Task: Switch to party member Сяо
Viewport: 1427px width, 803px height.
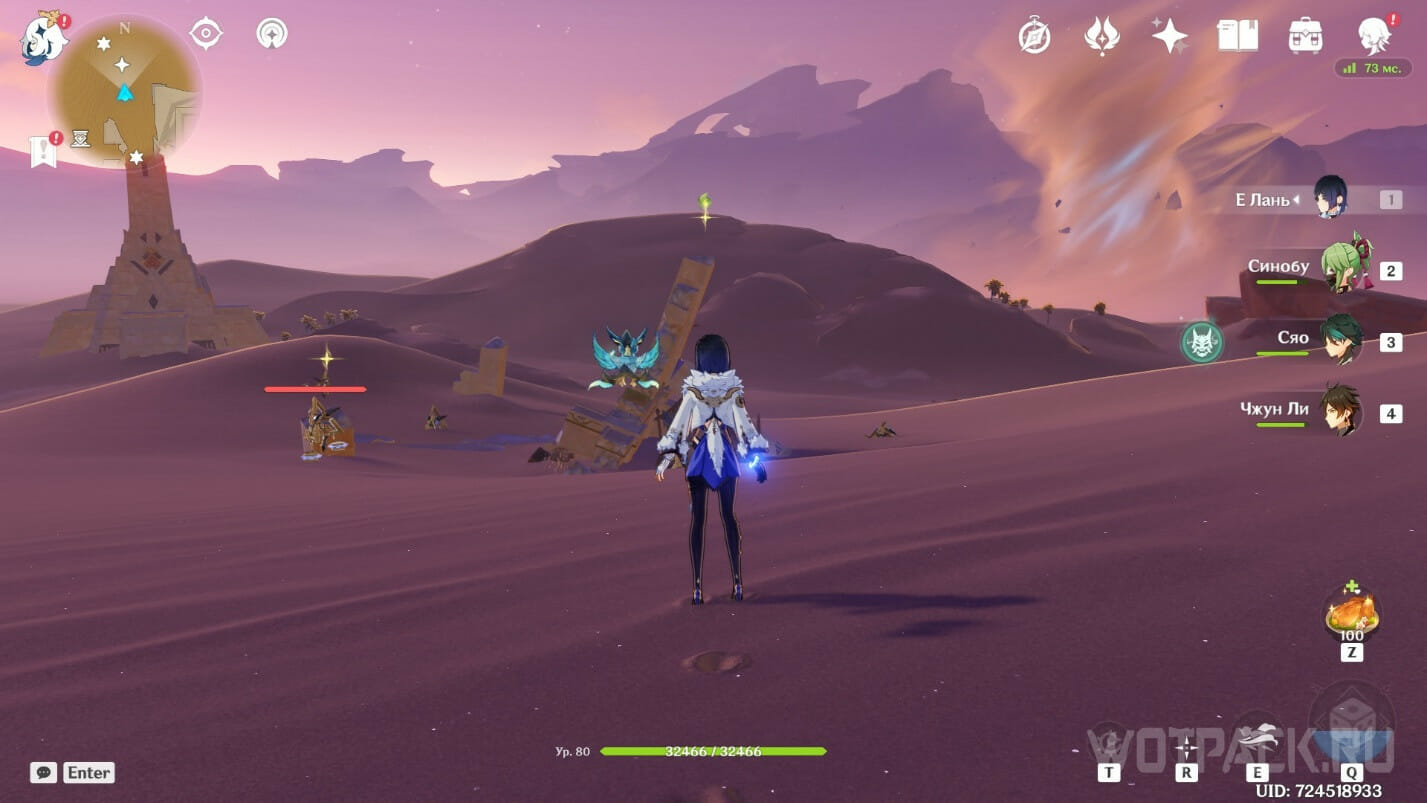Action: coord(1341,340)
